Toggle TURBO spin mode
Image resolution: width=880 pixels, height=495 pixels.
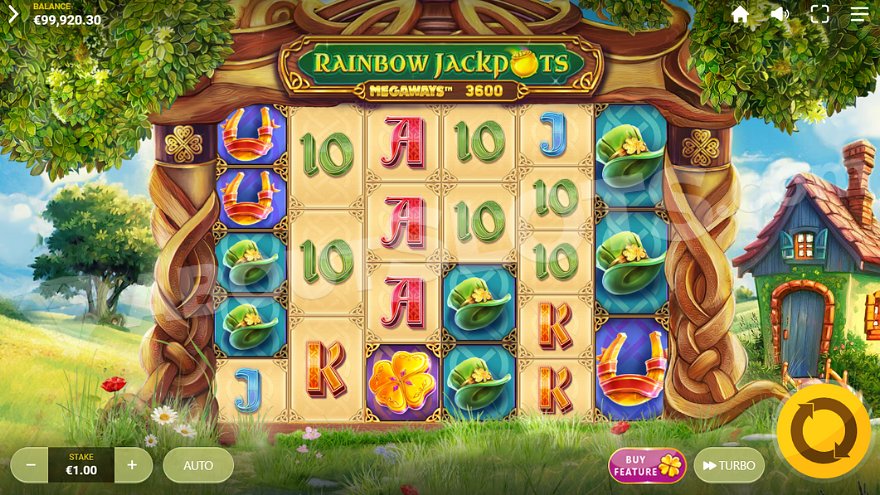pyautogui.click(x=729, y=465)
